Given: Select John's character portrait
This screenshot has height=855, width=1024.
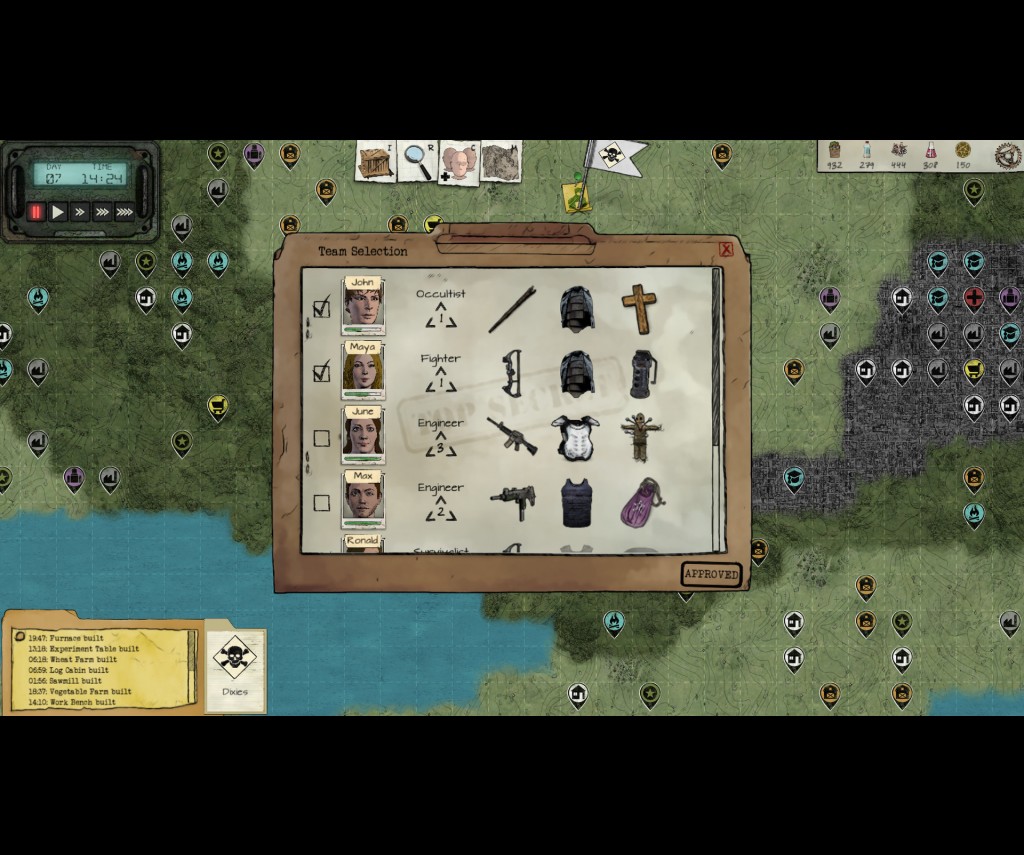Looking at the screenshot, I should [363, 307].
